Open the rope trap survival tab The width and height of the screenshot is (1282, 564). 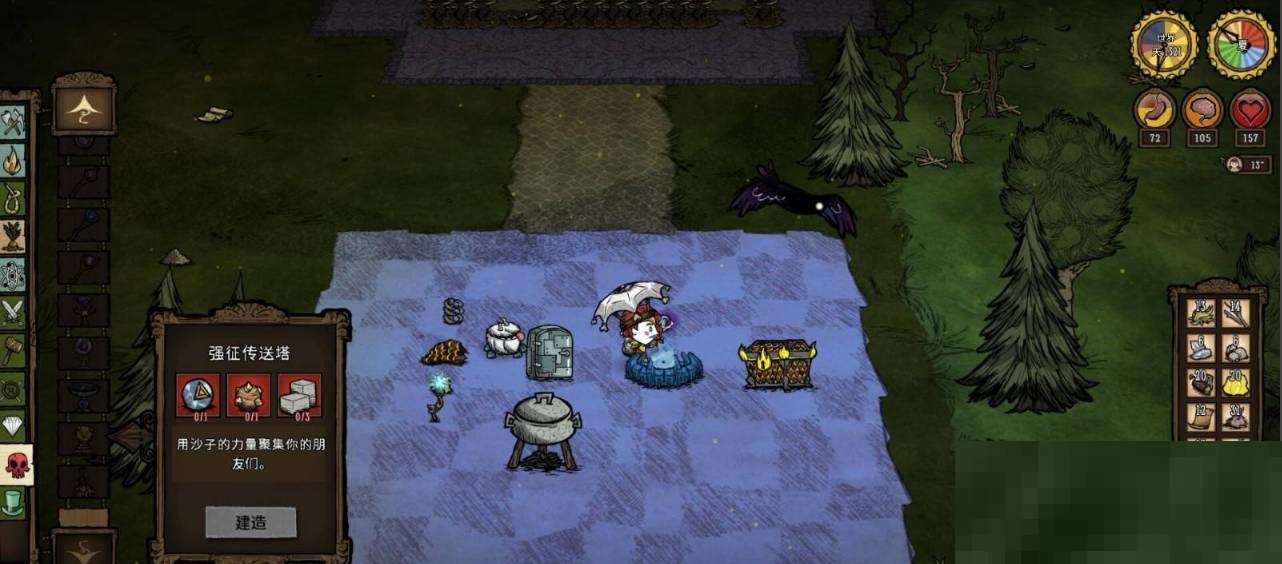12,198
